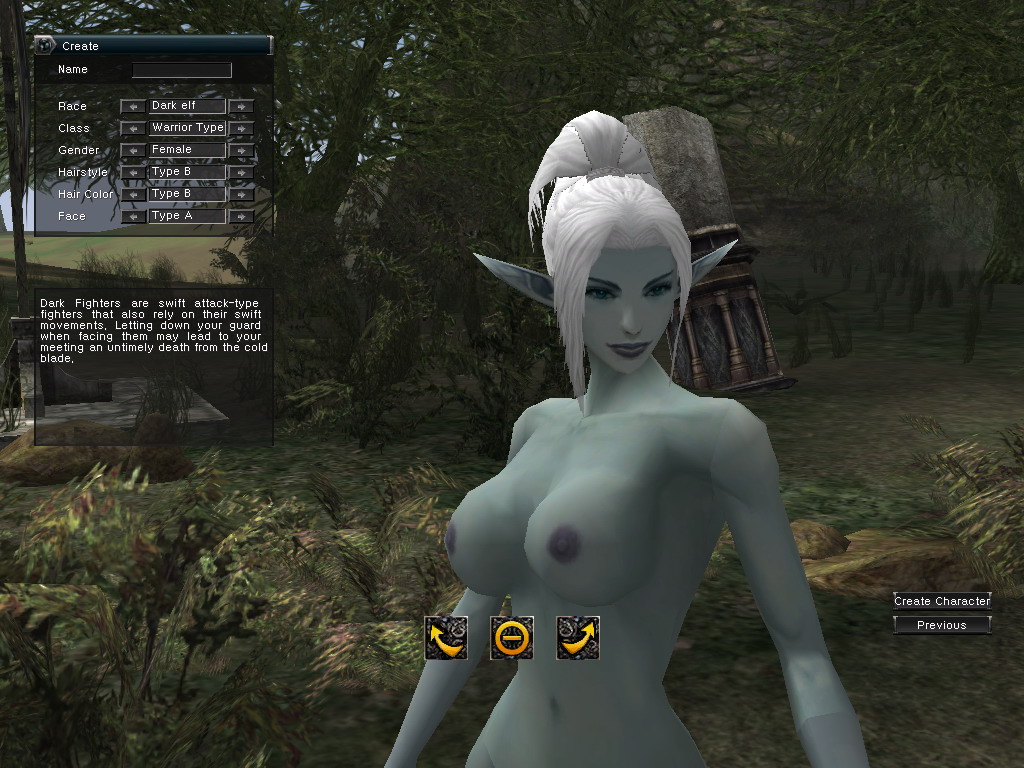This screenshot has height=768, width=1024.
Task: Rotate the character model left
Action: (x=446, y=638)
